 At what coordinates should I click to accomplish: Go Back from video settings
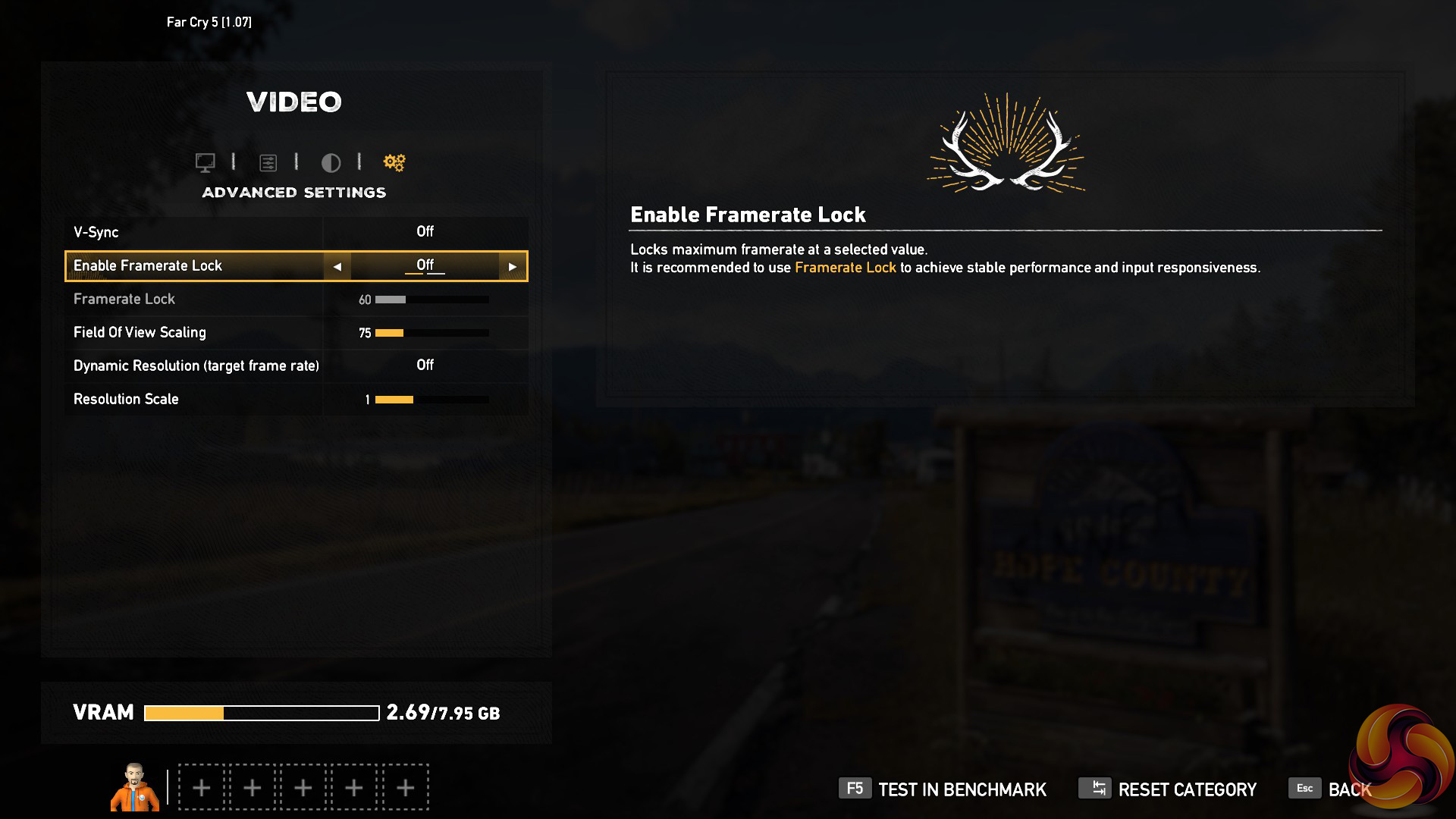pos(1331,789)
